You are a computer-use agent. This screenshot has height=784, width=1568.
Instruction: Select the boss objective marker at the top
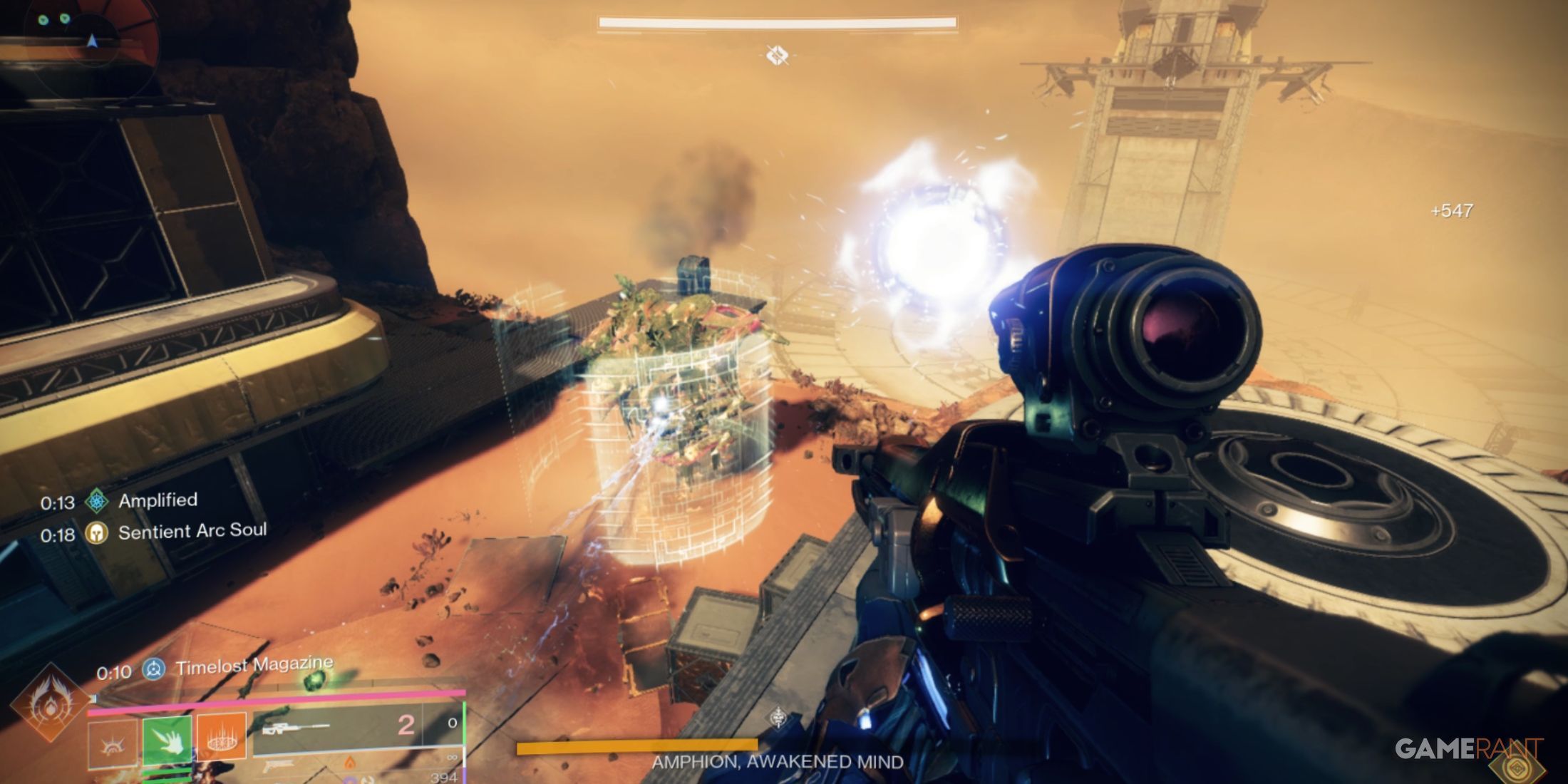point(777,55)
